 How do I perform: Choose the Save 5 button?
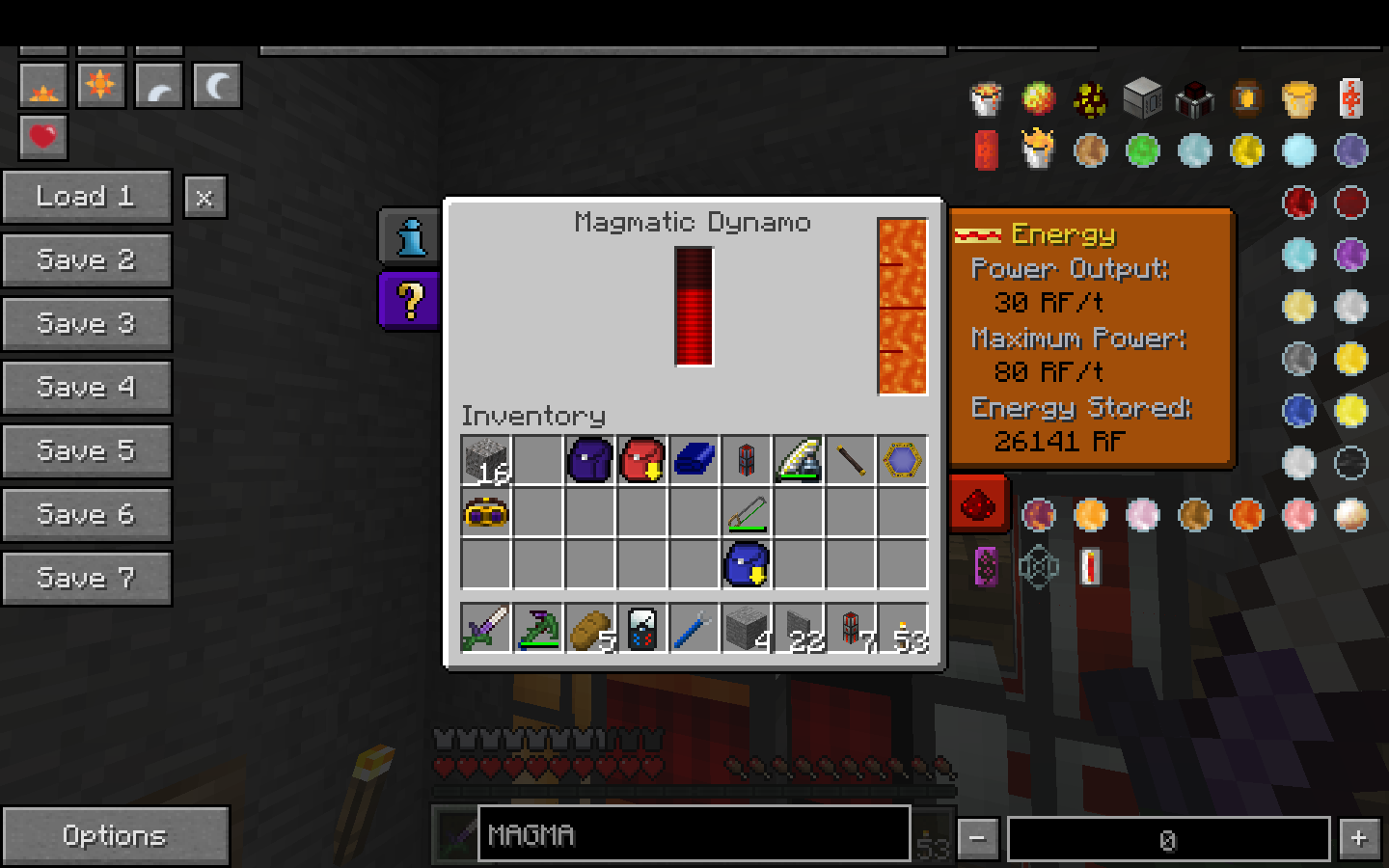tap(86, 451)
